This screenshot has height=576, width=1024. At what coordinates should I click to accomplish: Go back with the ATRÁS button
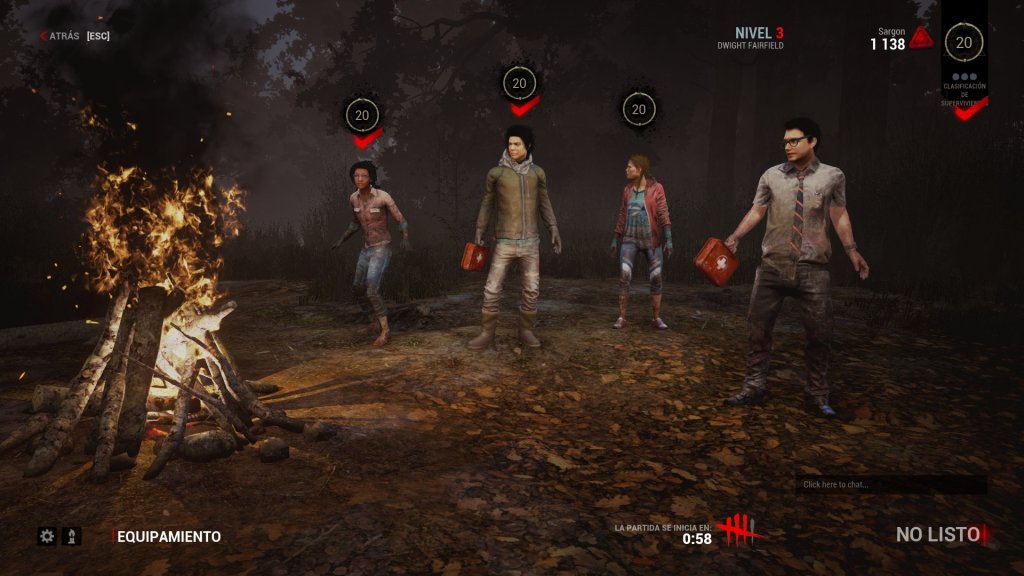click(x=60, y=36)
